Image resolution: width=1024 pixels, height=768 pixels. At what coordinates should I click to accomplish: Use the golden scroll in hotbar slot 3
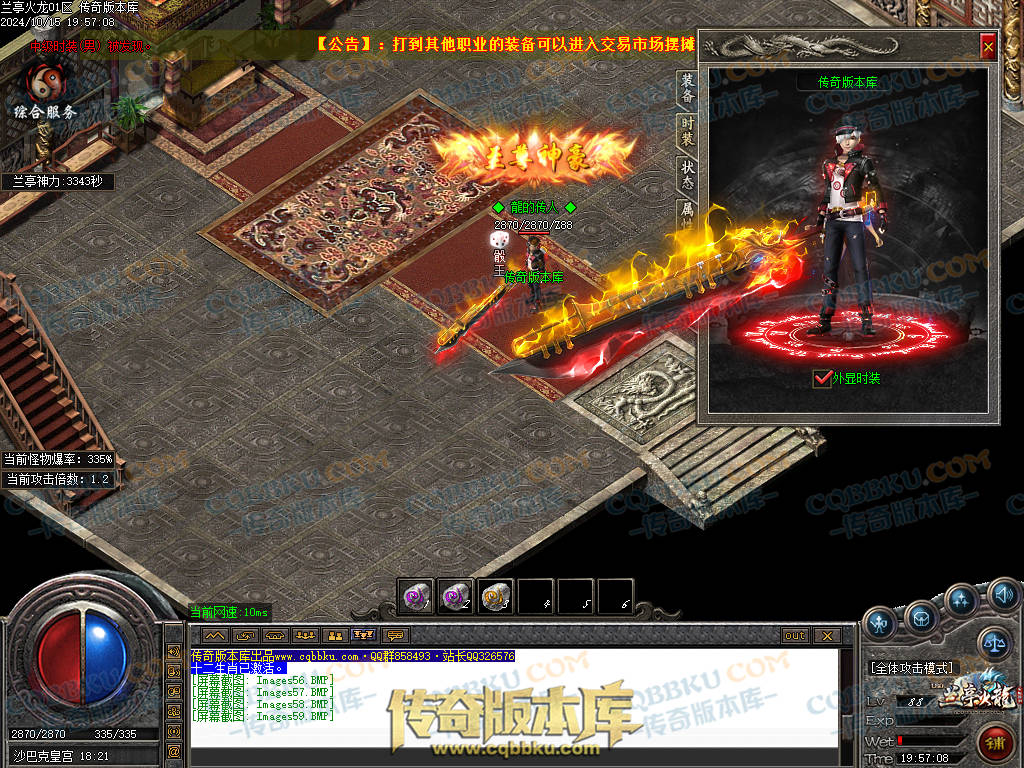(495, 596)
